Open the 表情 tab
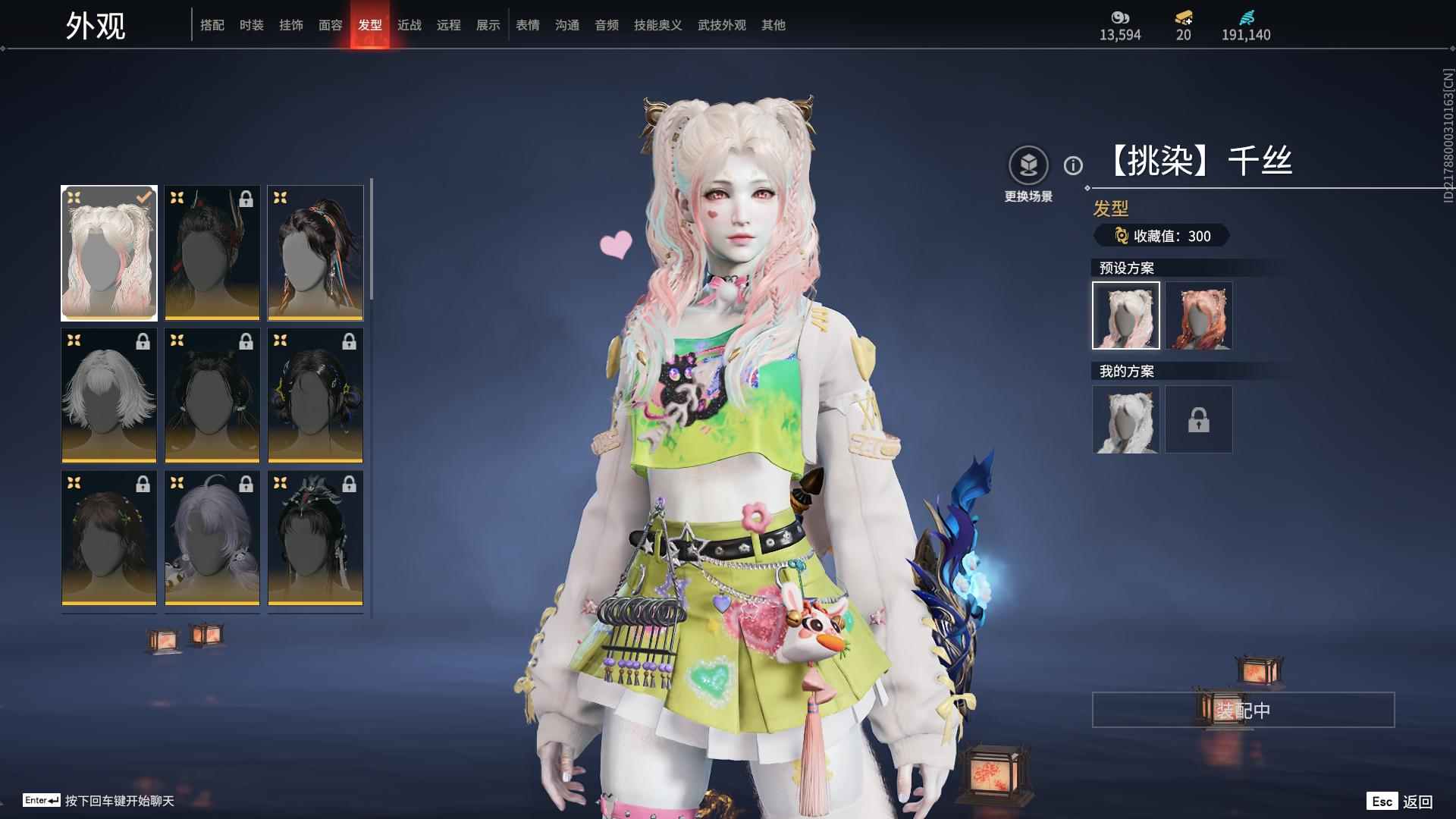 527,25
